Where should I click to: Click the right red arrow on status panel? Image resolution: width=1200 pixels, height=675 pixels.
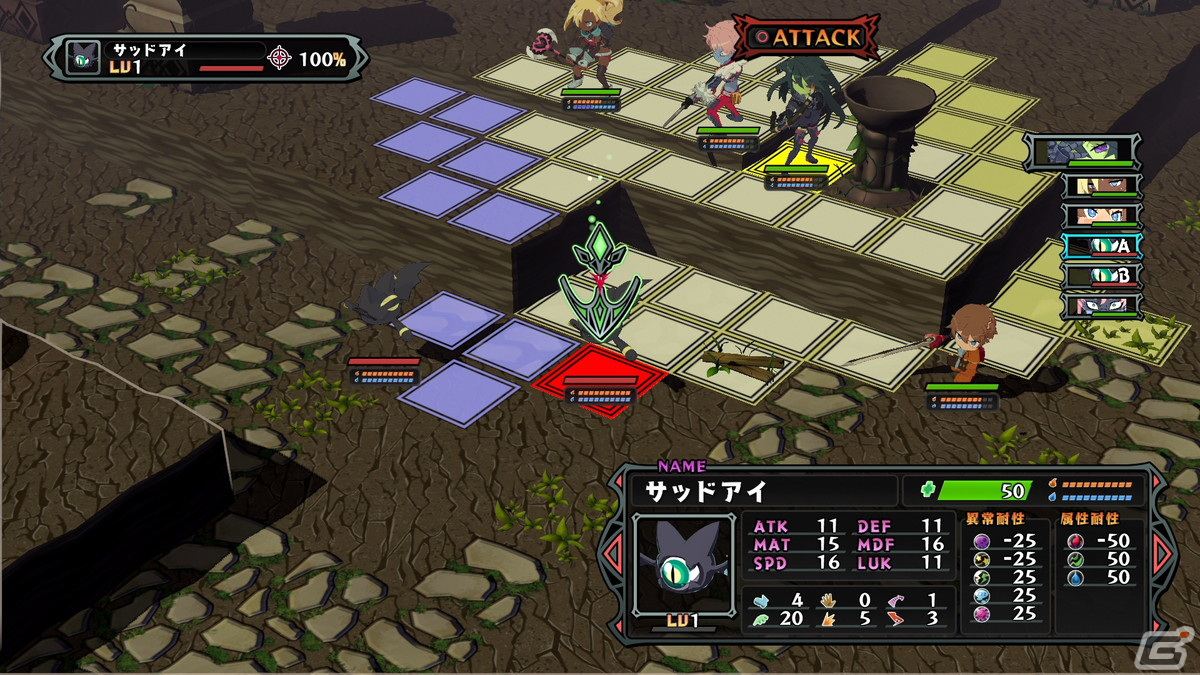(x=1162, y=552)
